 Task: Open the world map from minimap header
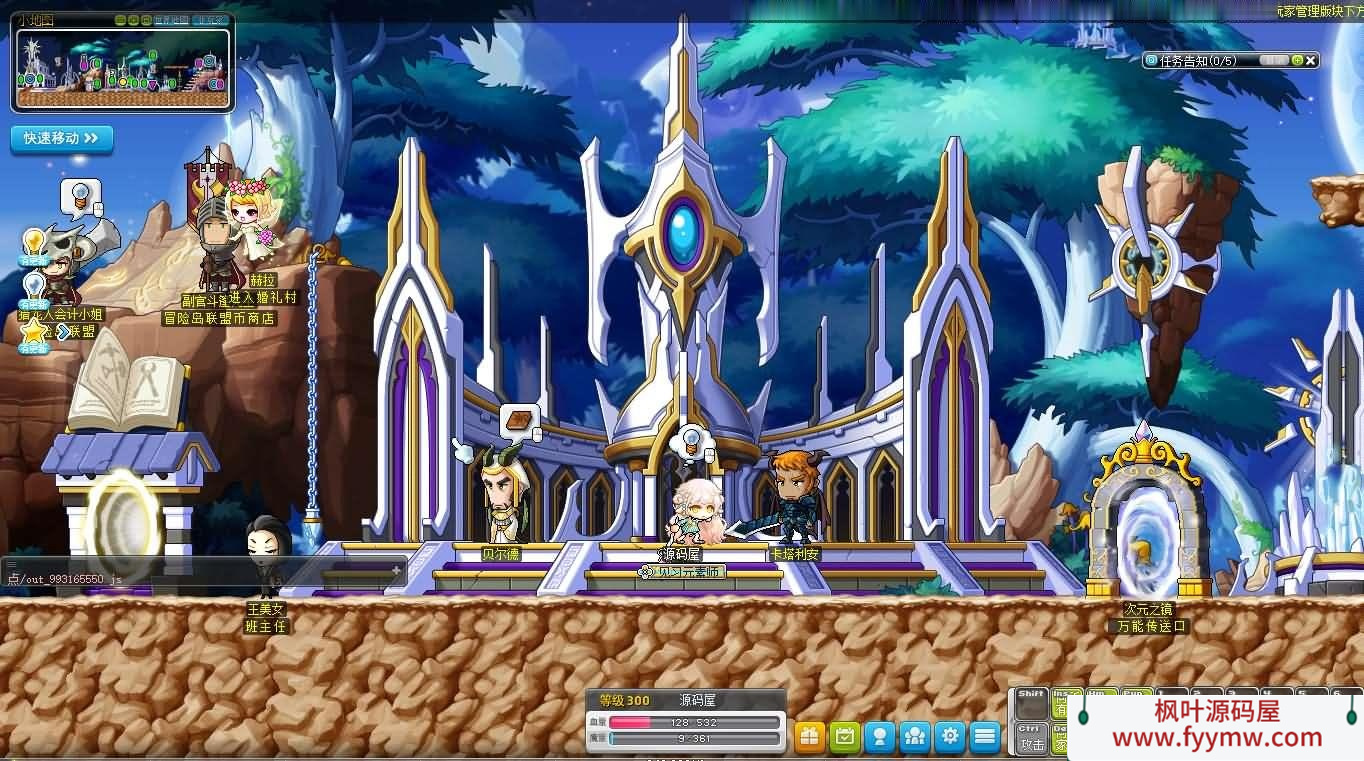tap(170, 20)
